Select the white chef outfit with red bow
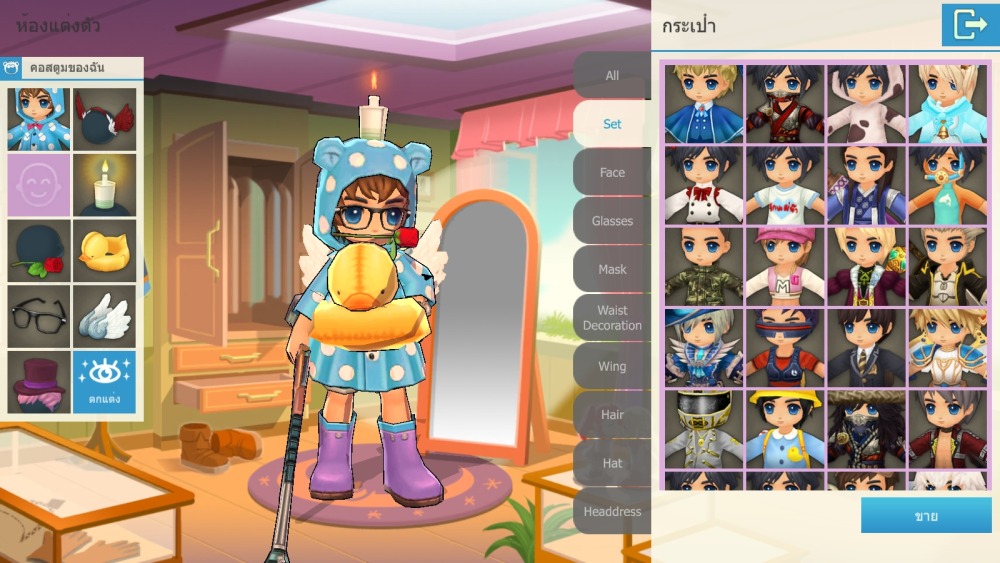This screenshot has width=1000, height=563. click(703, 184)
